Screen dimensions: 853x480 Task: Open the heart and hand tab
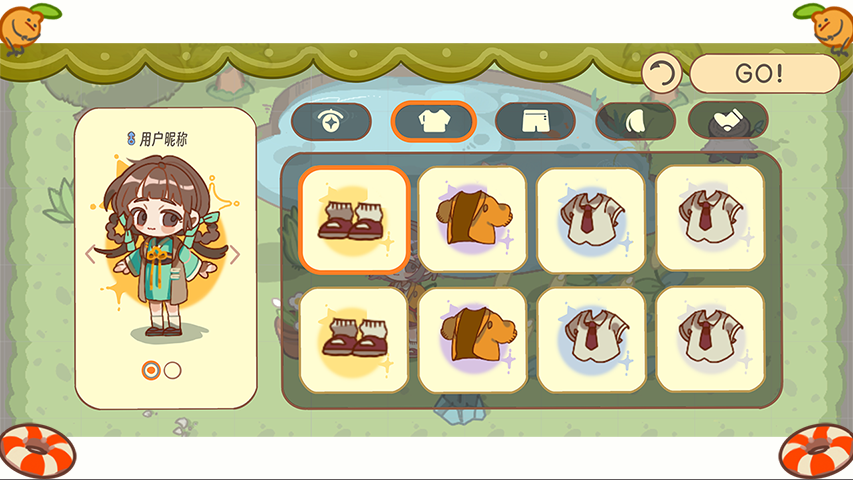point(728,121)
